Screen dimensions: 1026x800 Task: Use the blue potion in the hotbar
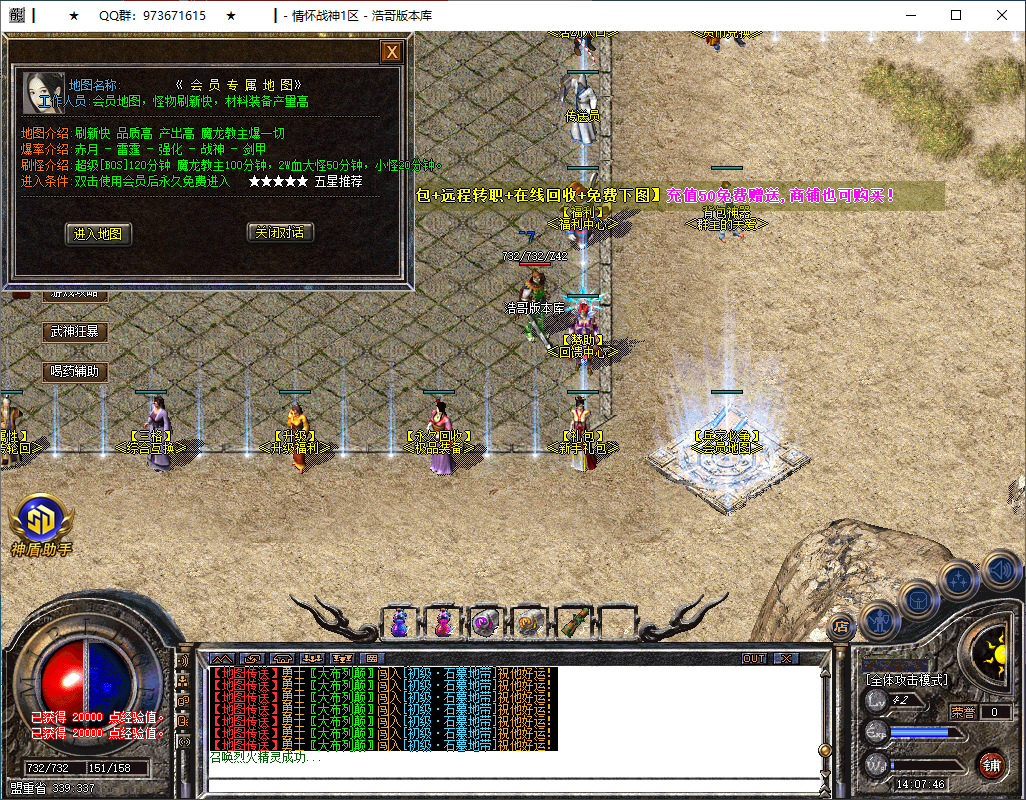(x=399, y=623)
